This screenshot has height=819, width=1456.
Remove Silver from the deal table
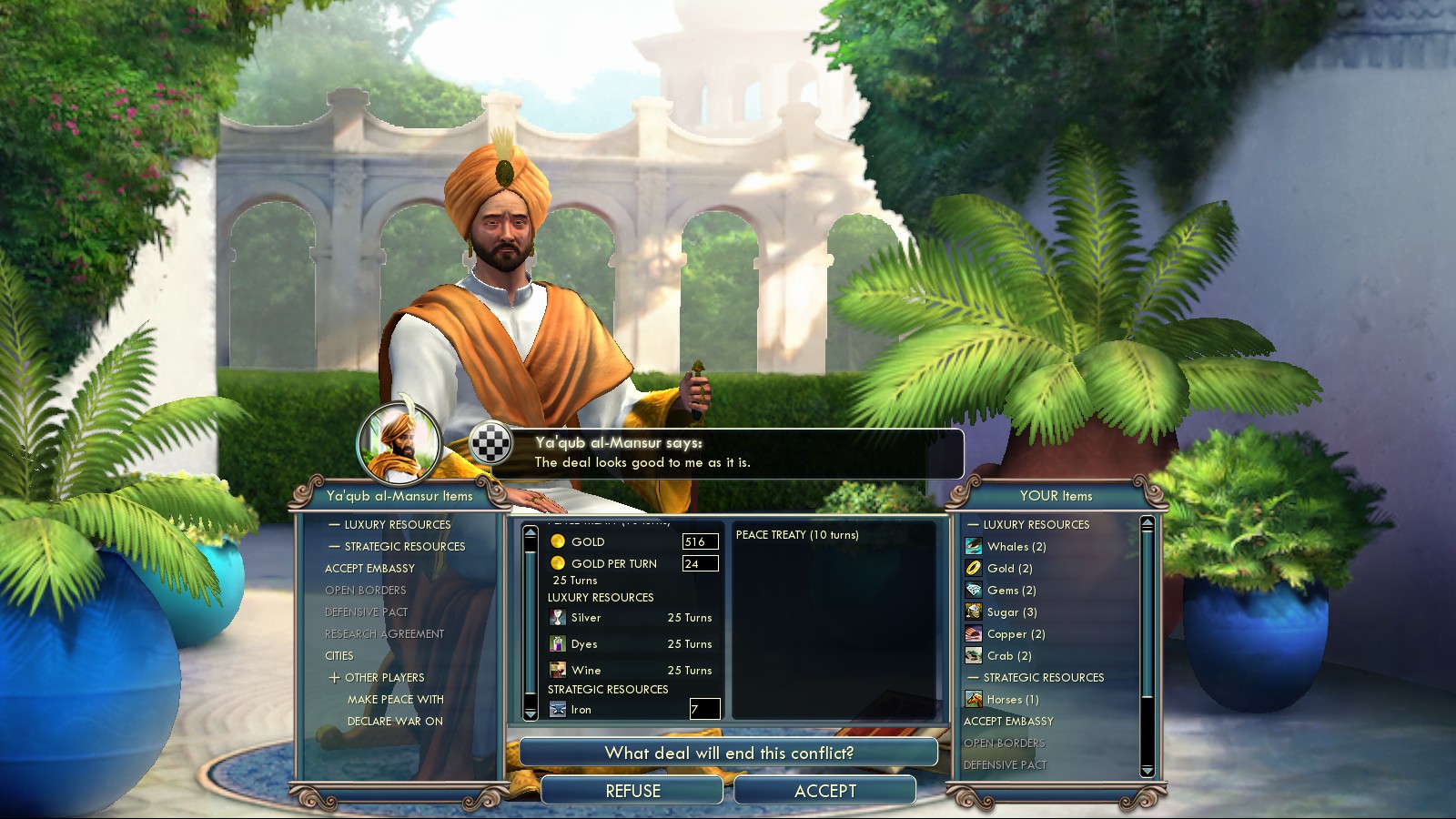(586, 618)
